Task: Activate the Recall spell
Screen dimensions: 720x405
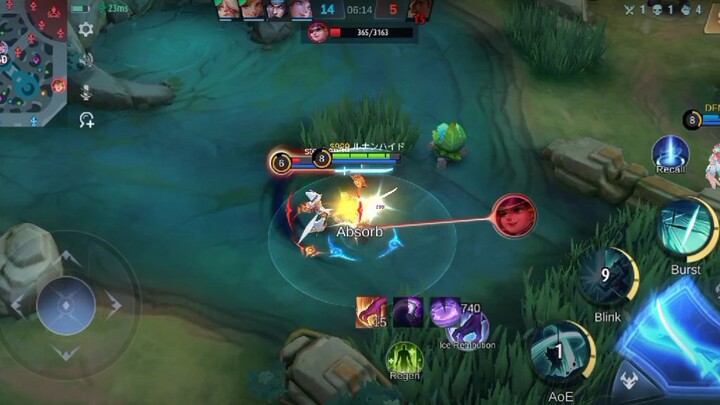Action: pos(670,153)
